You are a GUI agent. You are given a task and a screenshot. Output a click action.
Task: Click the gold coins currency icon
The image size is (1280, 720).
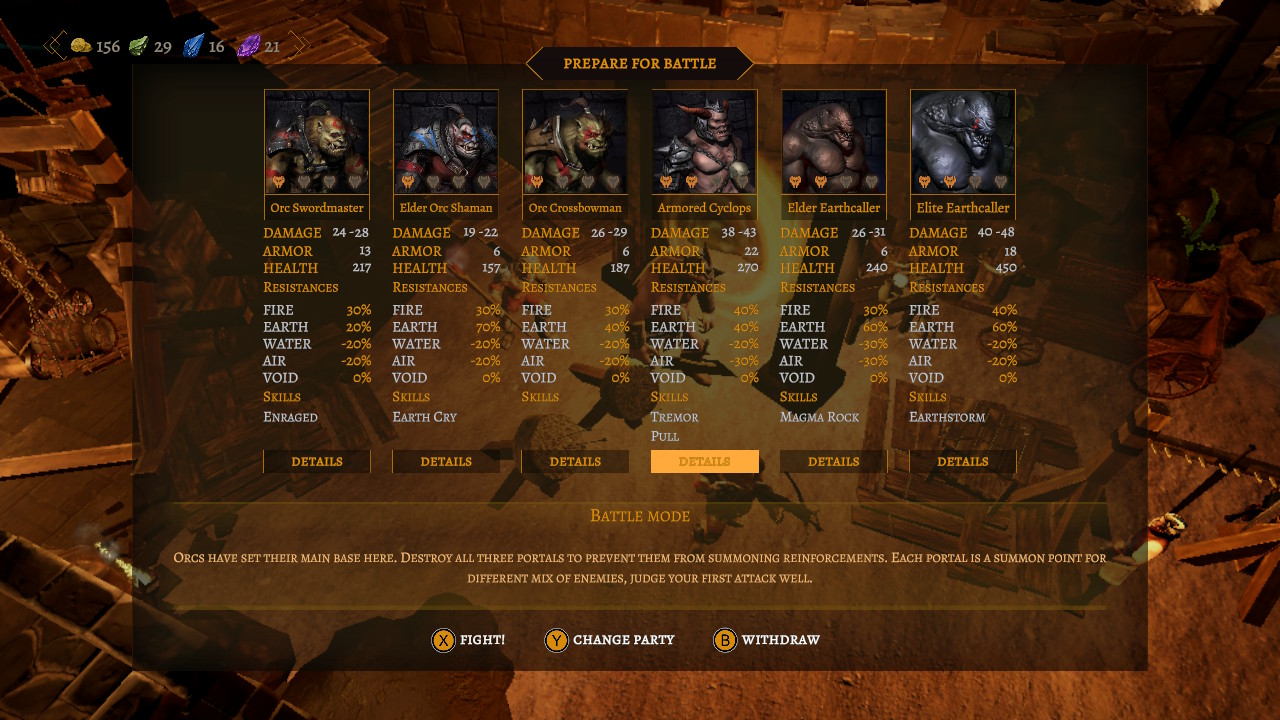click(x=83, y=46)
